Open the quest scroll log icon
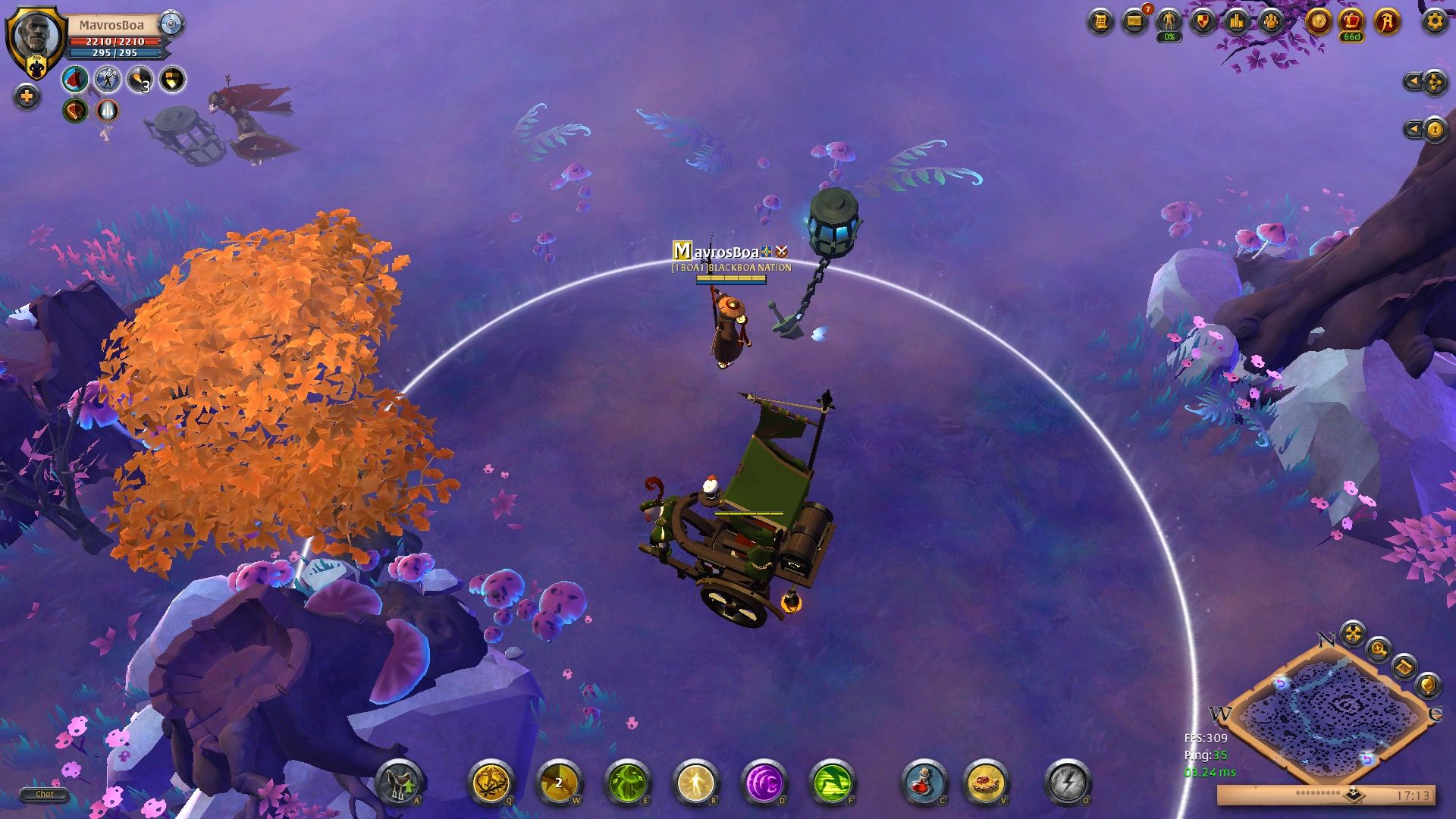 pyautogui.click(x=1100, y=22)
